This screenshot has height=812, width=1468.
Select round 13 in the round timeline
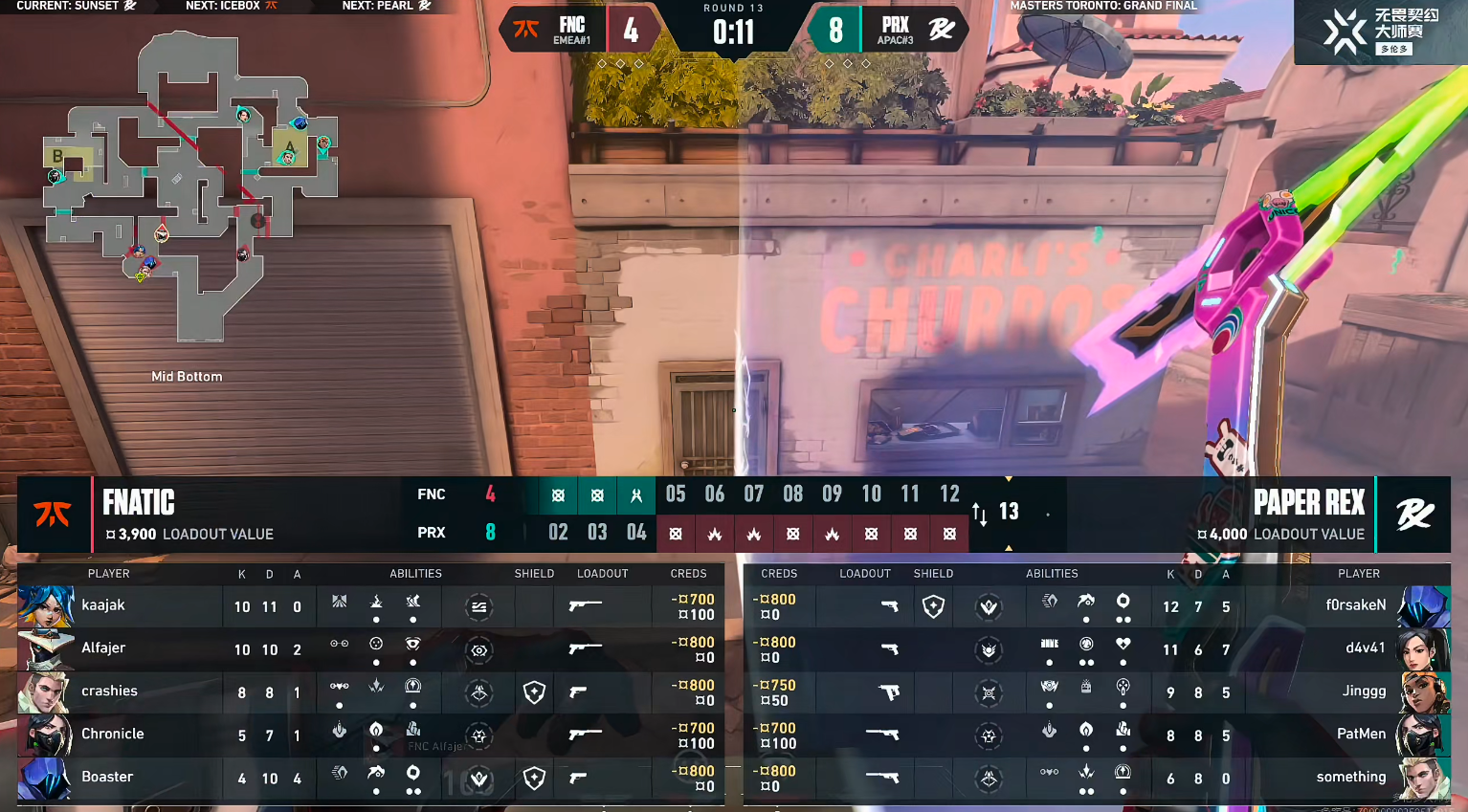(1009, 512)
